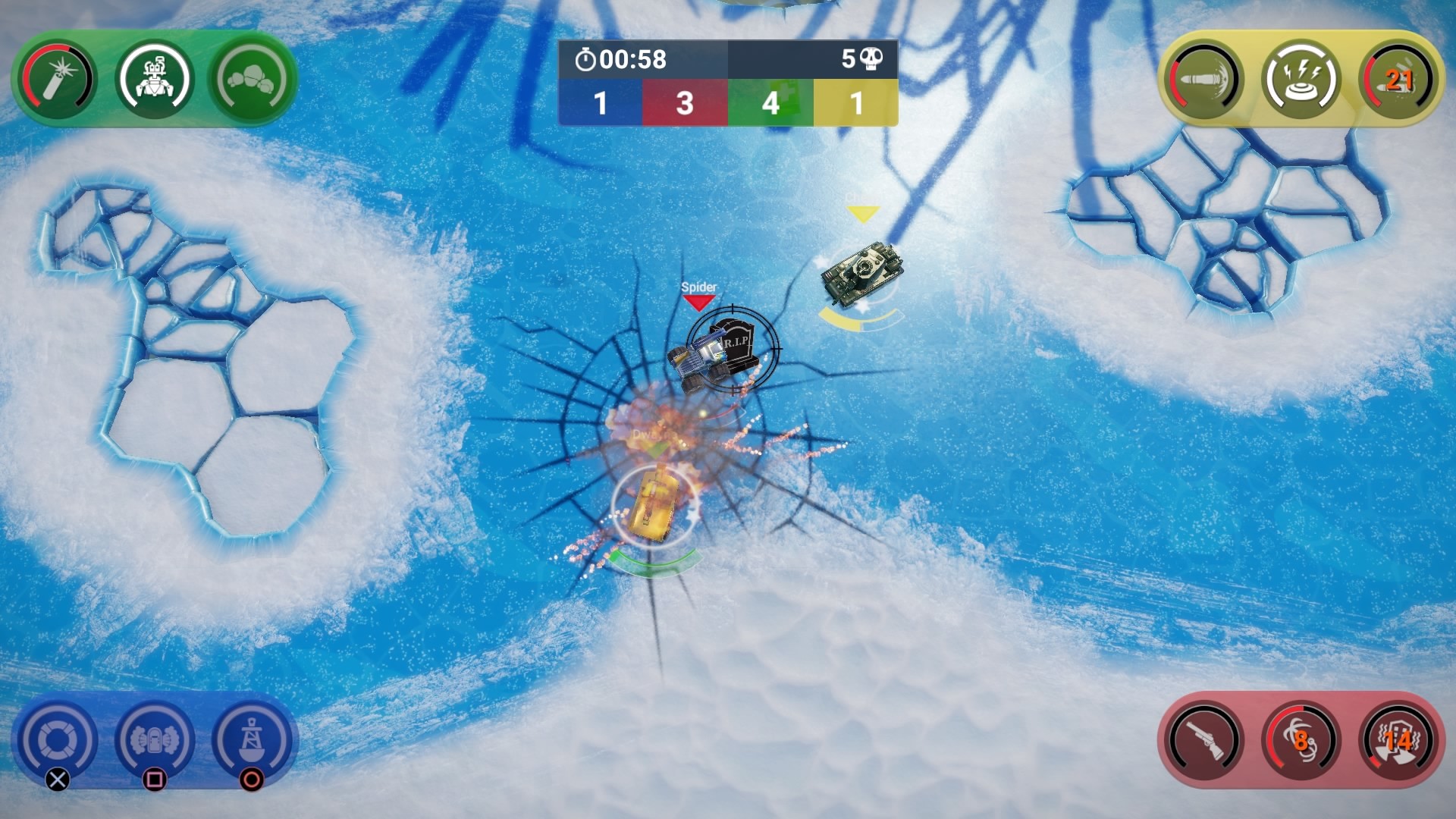This screenshot has height=819, width=1456.
Task: Deploy the yellow electric mine ability
Action: tap(1301, 79)
